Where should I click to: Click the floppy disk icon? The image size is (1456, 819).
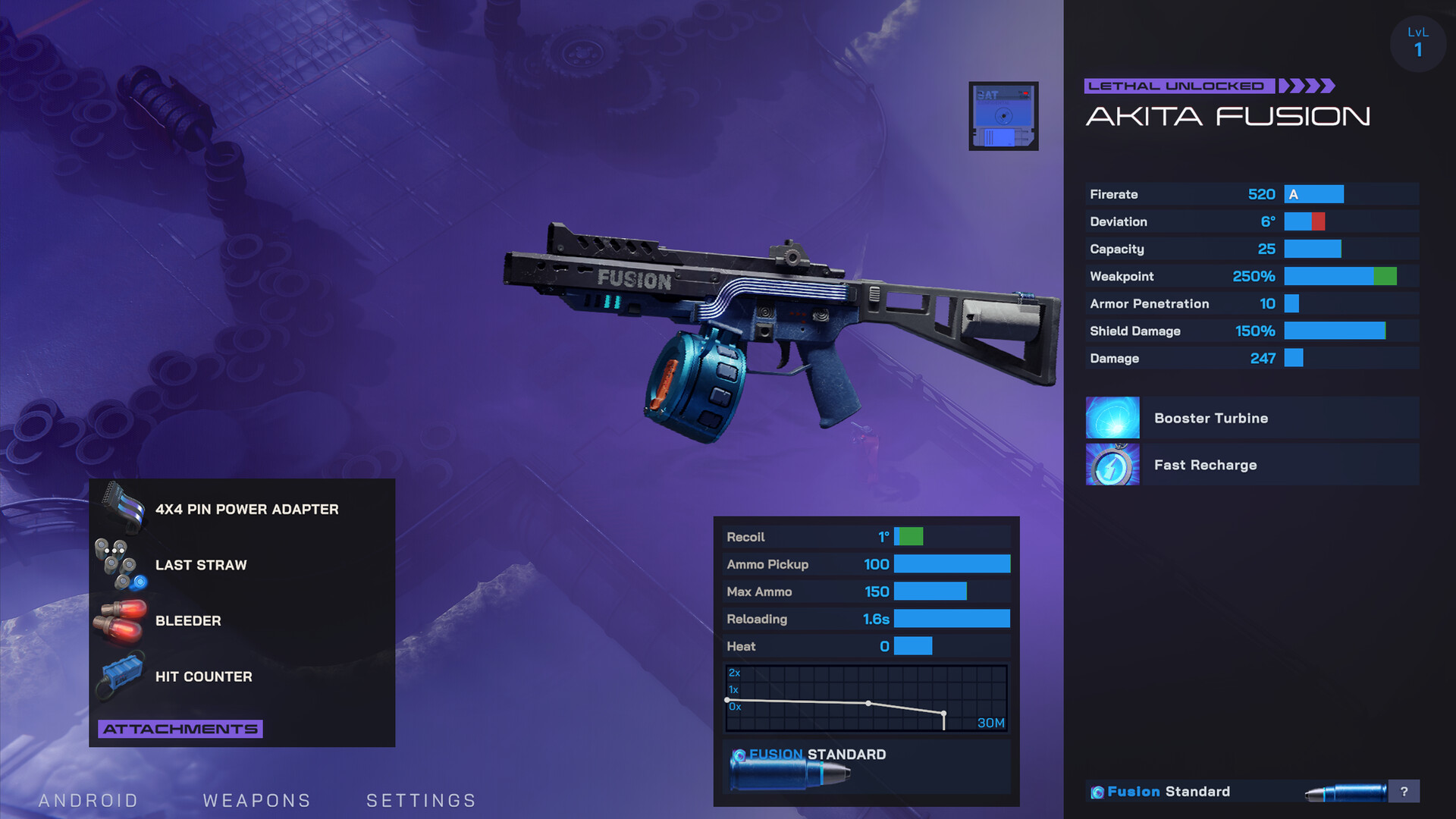[1003, 116]
